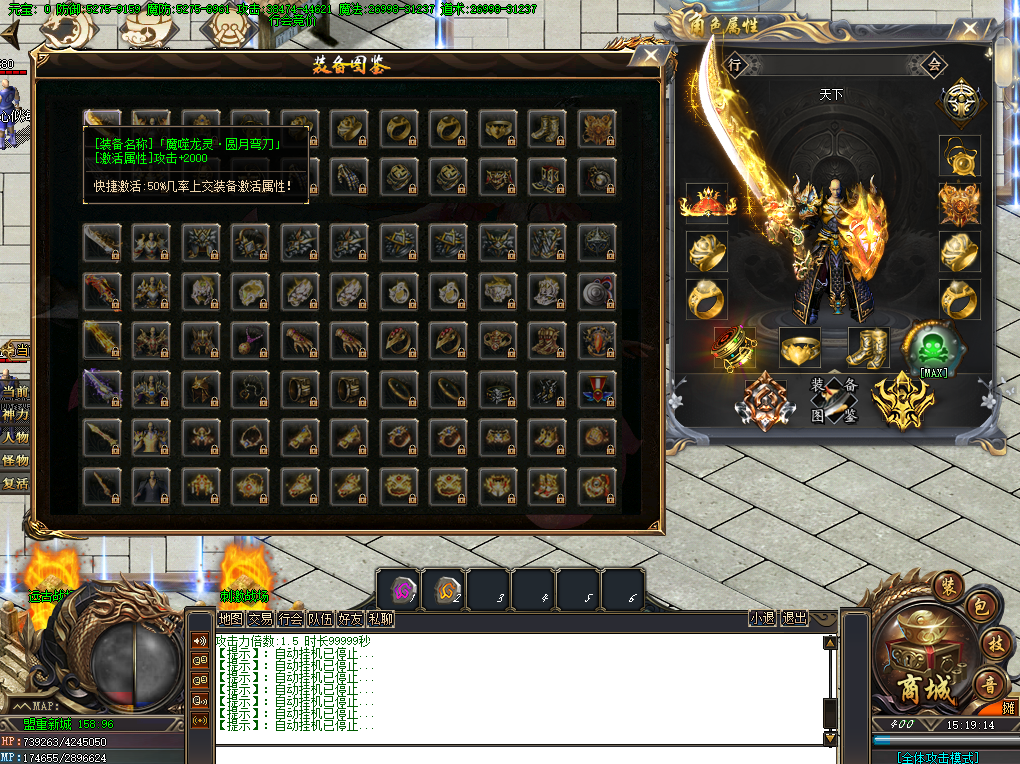This screenshot has width=1020, height=764.
Task: Select the golden belt equipment slot
Action: point(800,348)
